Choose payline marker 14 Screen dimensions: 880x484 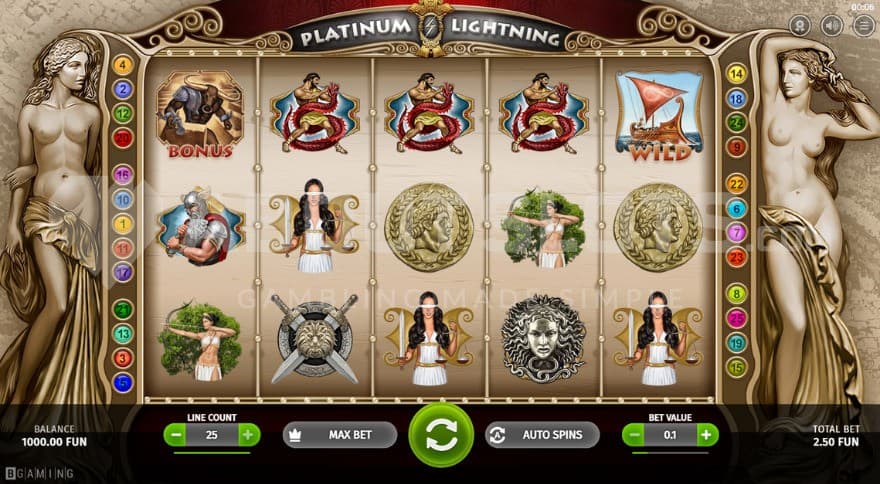(x=737, y=73)
